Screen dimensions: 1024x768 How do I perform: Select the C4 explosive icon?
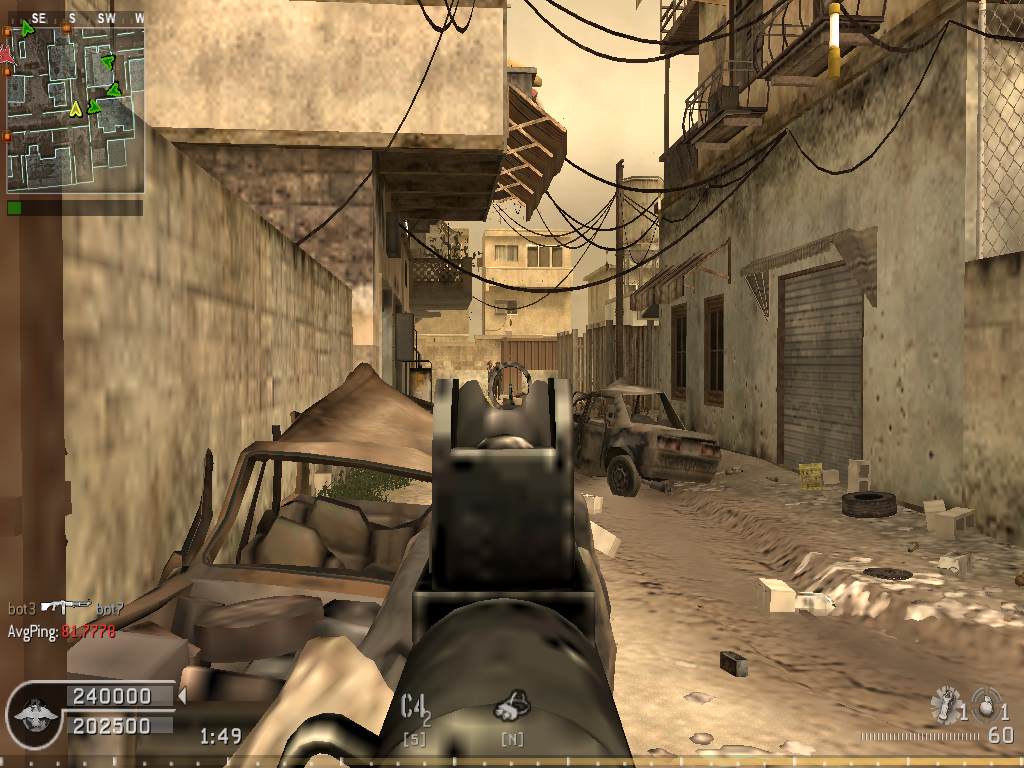pos(413,707)
